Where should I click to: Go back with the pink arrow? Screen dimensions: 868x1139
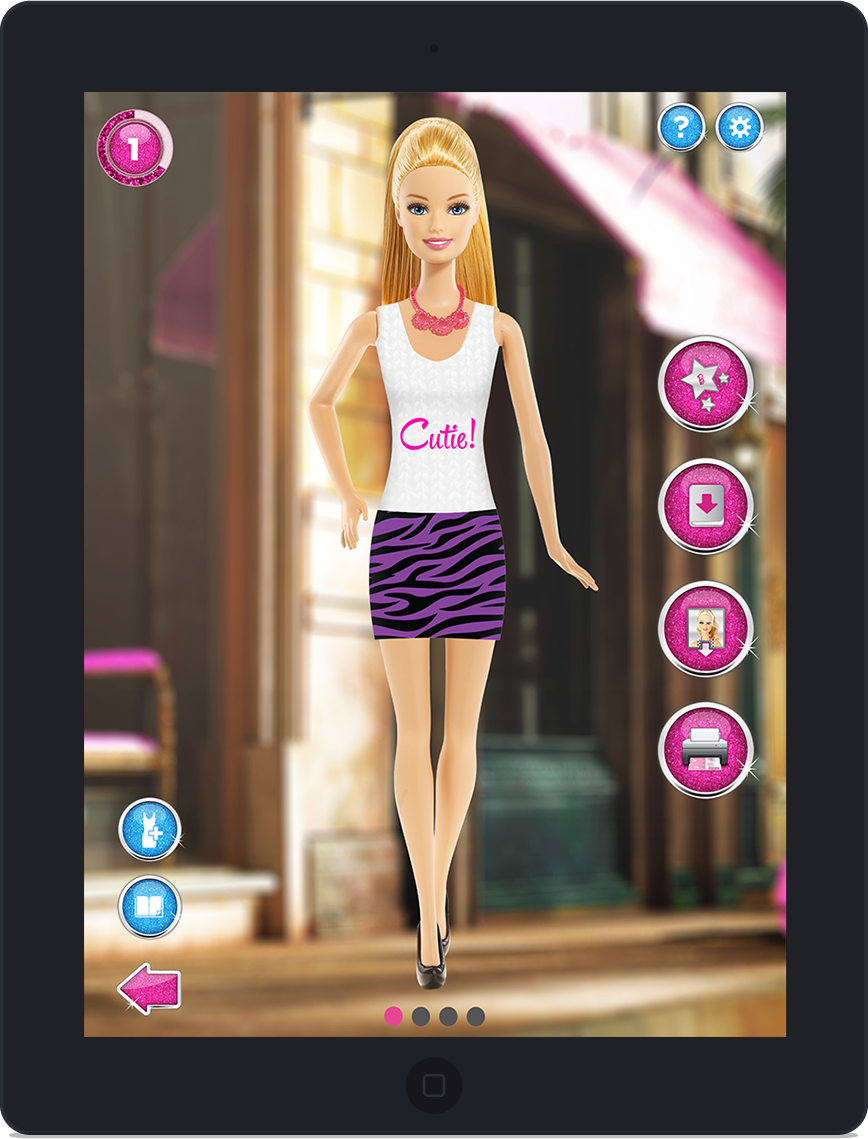(149, 988)
